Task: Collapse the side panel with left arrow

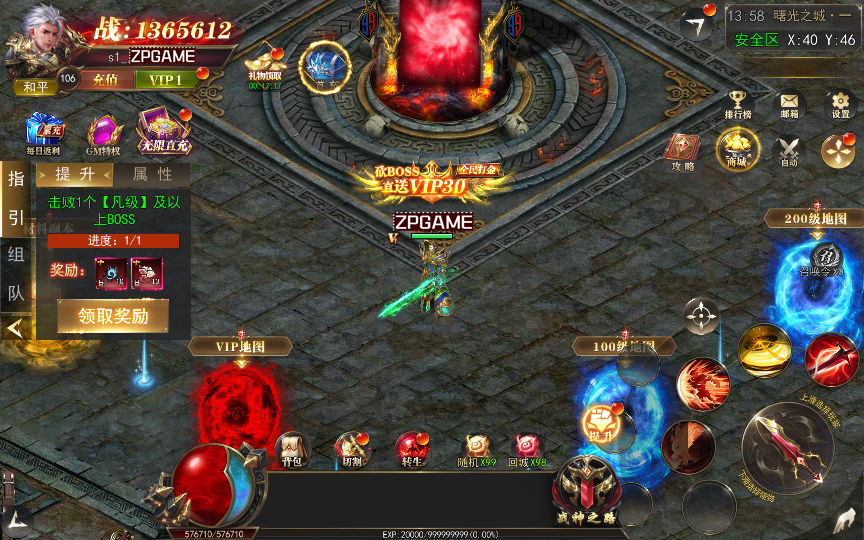Action: pyautogui.click(x=14, y=328)
